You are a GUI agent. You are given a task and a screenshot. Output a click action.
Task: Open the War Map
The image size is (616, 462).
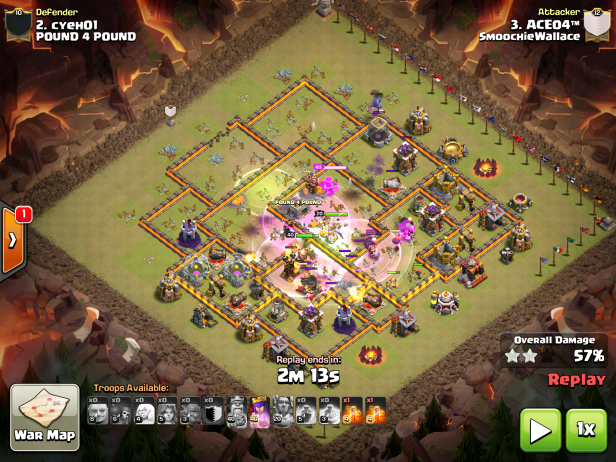[x=44, y=419]
